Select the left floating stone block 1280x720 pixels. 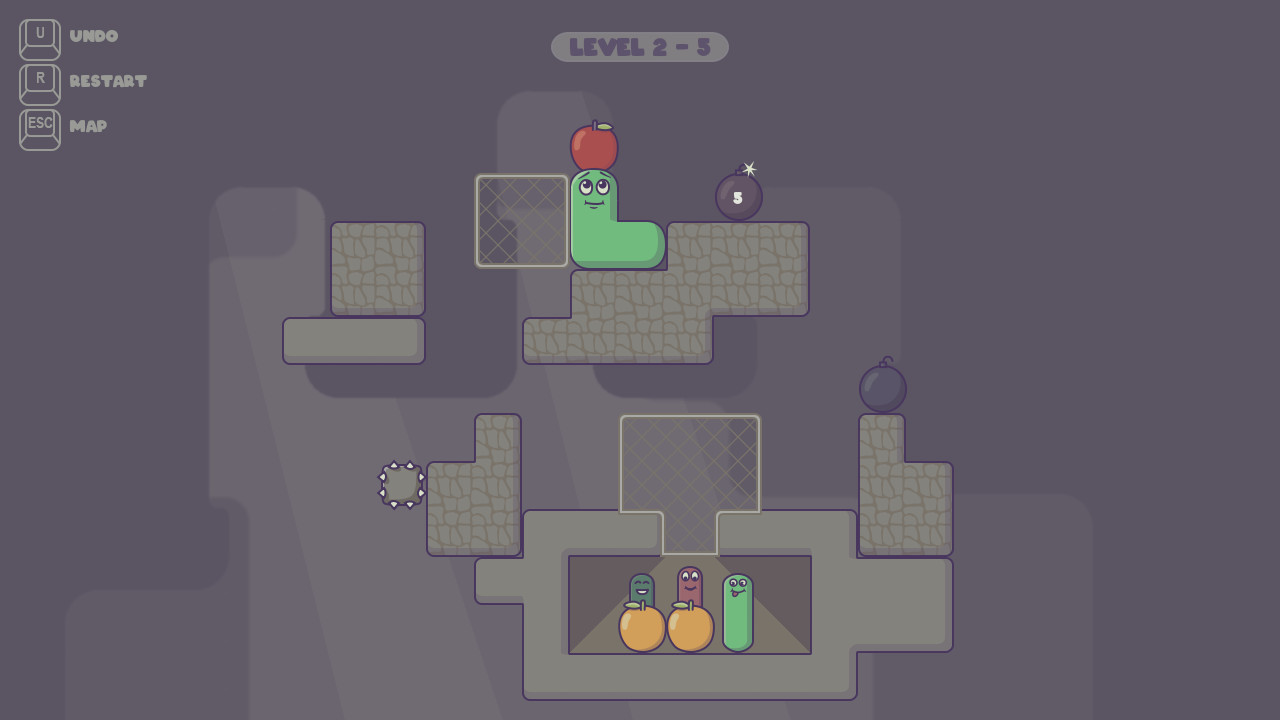(378, 270)
